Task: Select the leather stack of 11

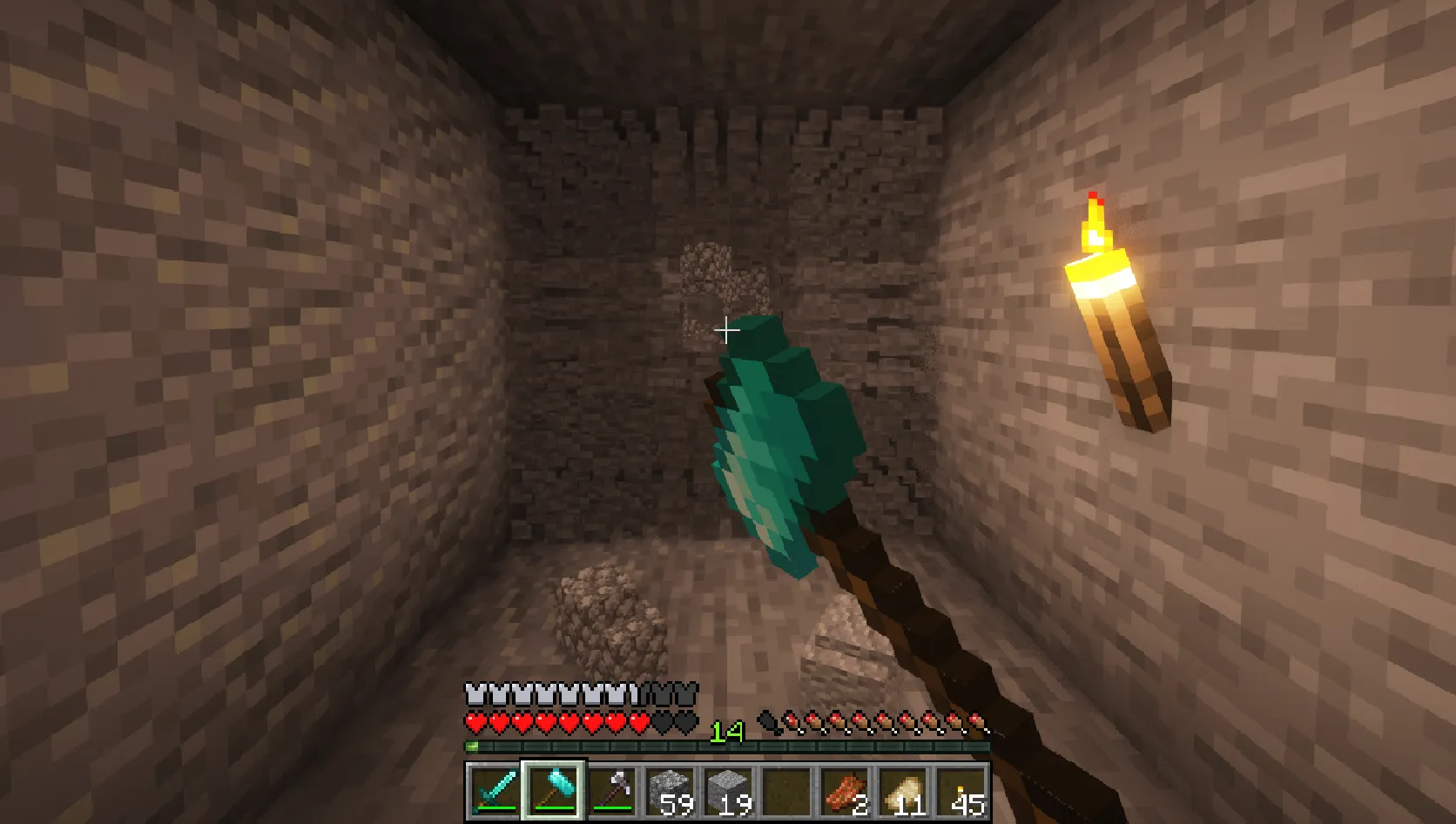Action: tap(904, 790)
